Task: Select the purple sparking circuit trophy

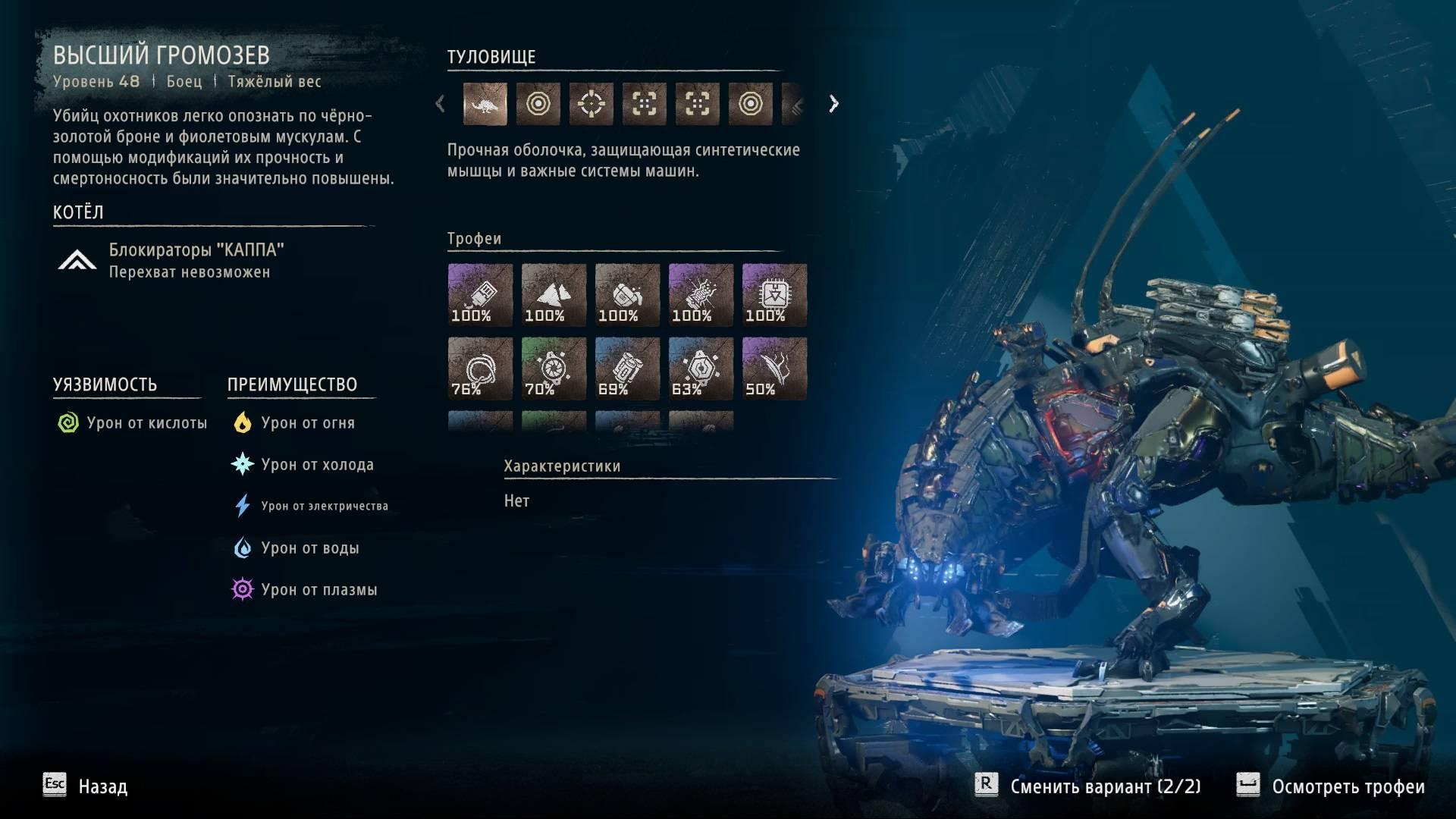Action: [x=701, y=295]
